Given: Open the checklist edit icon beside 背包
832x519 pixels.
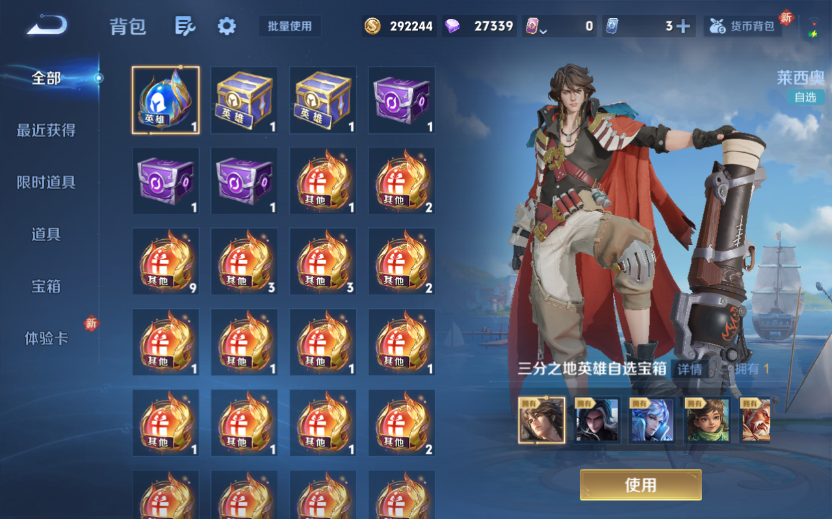Looking at the screenshot, I should [184, 26].
